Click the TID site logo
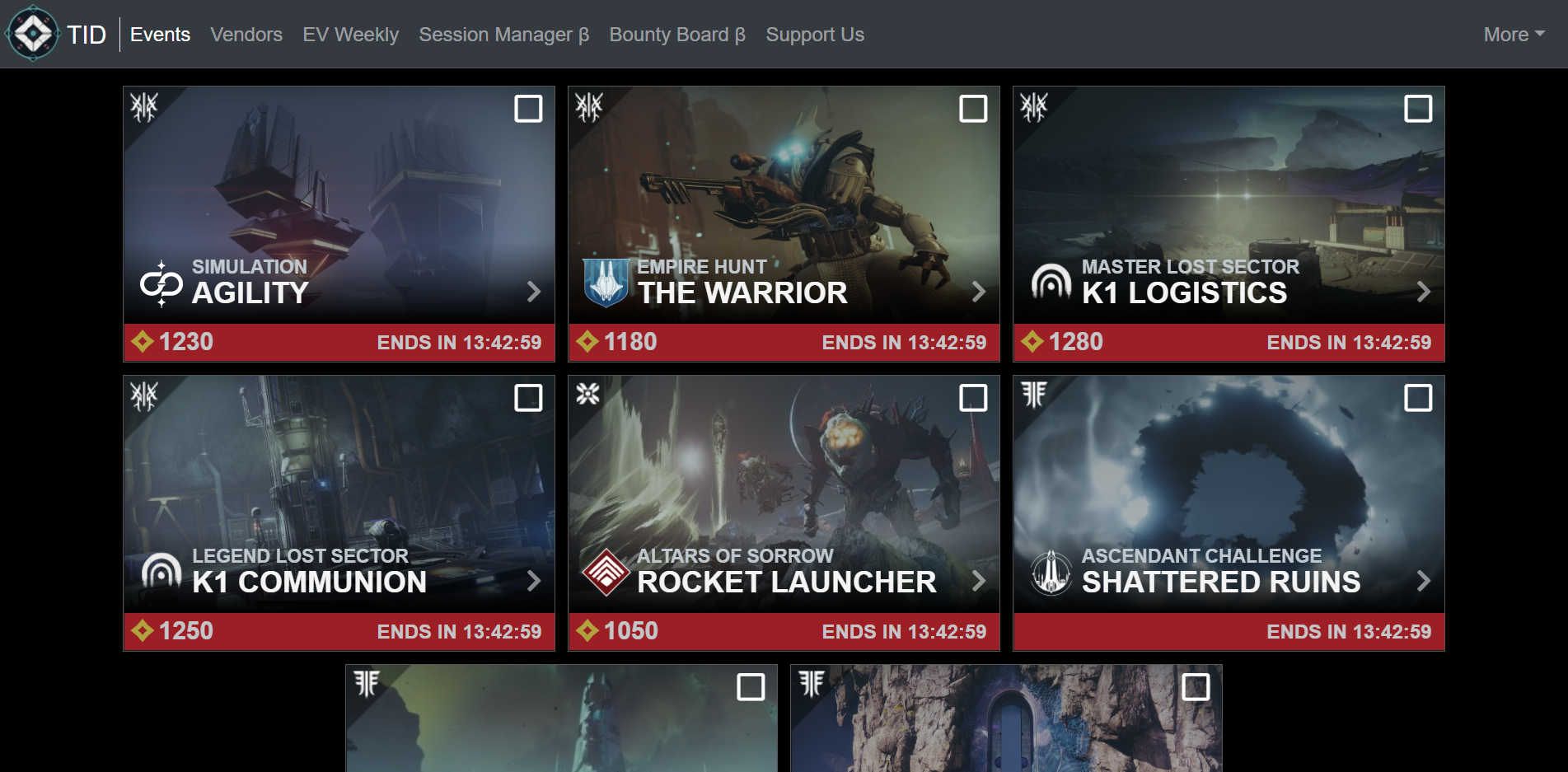This screenshot has height=772, width=1568. 33,34
